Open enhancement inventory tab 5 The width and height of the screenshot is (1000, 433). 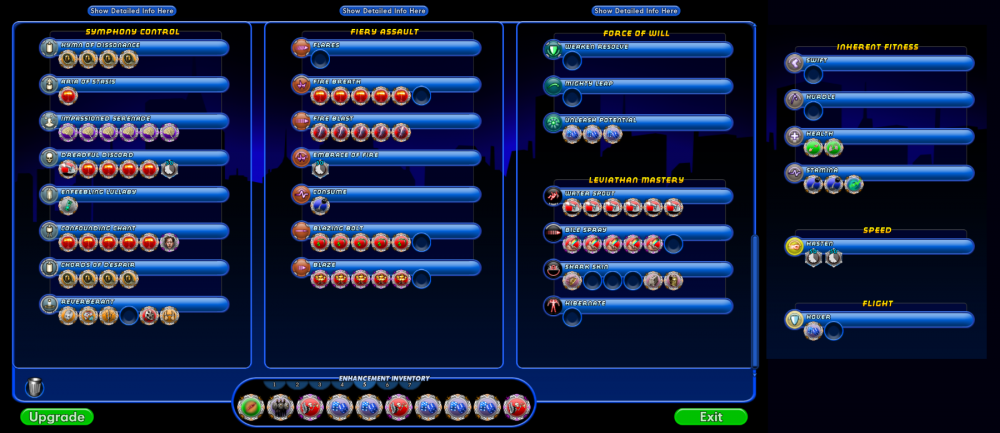(x=364, y=385)
